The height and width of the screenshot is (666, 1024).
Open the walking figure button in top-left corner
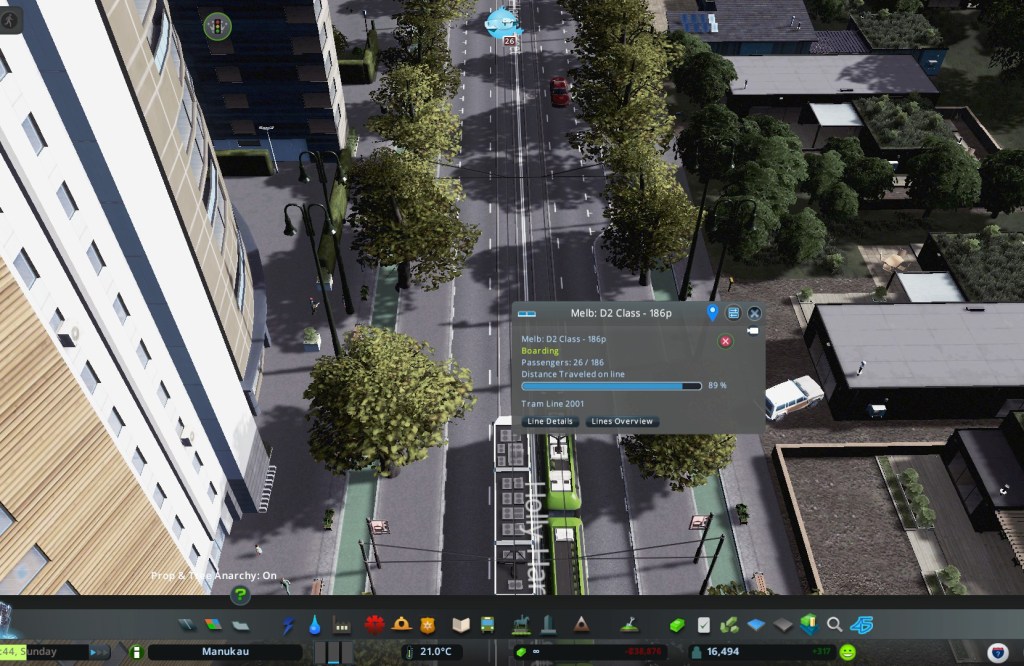(x=11, y=20)
